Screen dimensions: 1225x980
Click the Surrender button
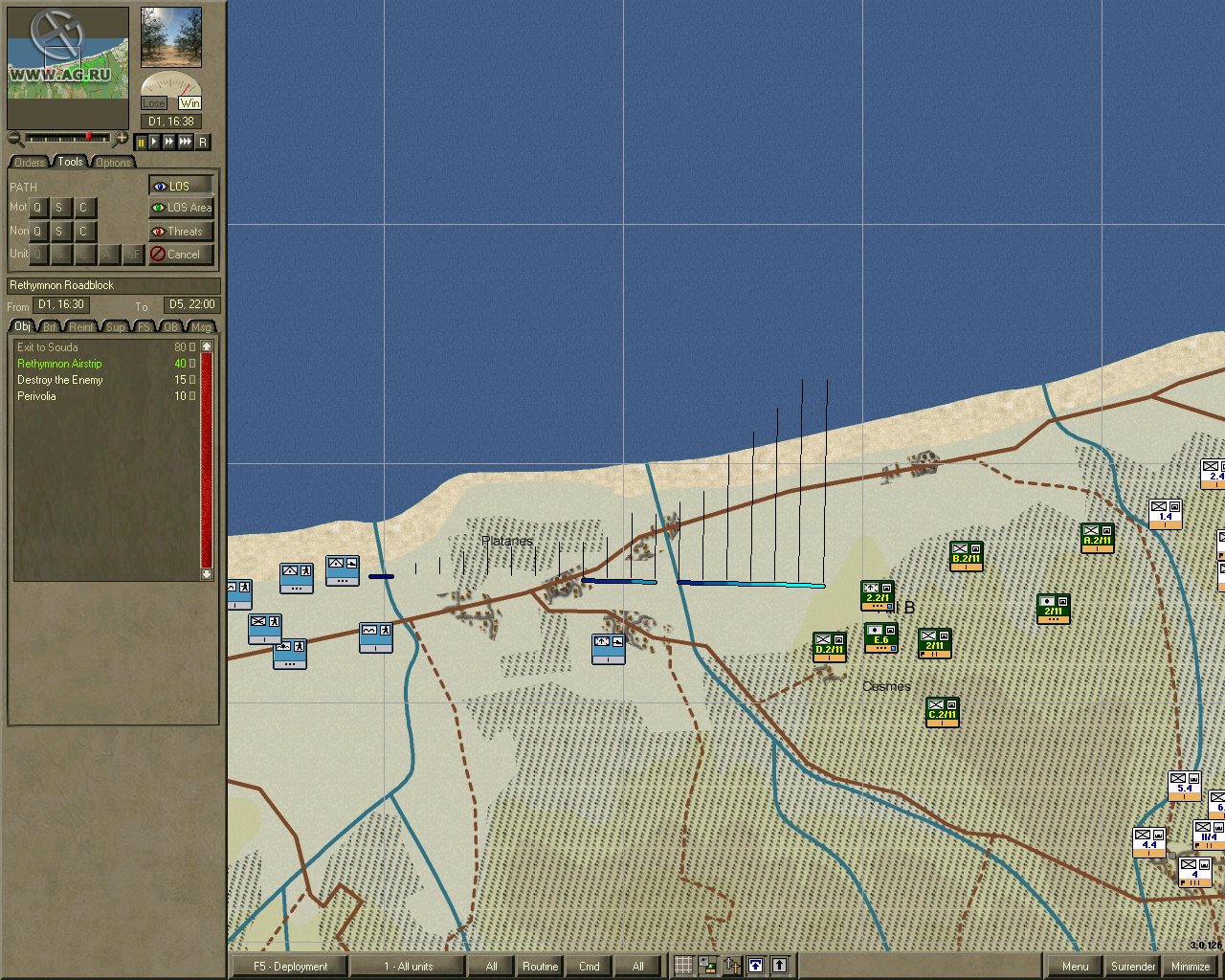[1133, 966]
